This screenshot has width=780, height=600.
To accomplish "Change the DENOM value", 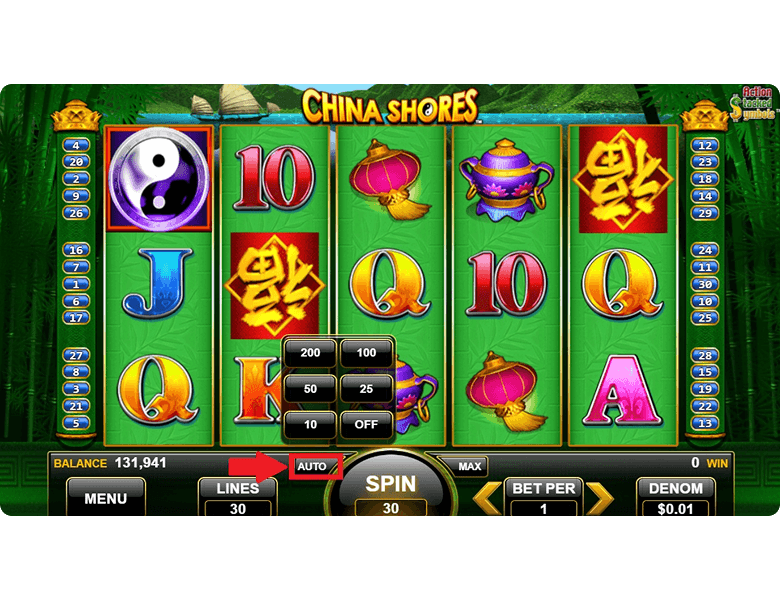I will [676, 497].
